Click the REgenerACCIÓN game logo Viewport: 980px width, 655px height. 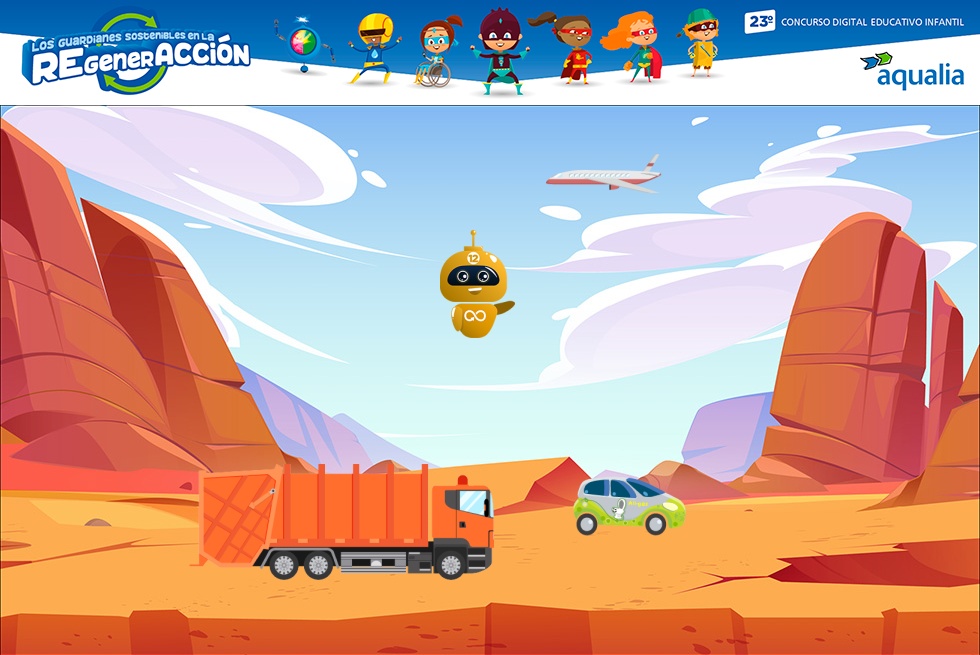(x=138, y=55)
